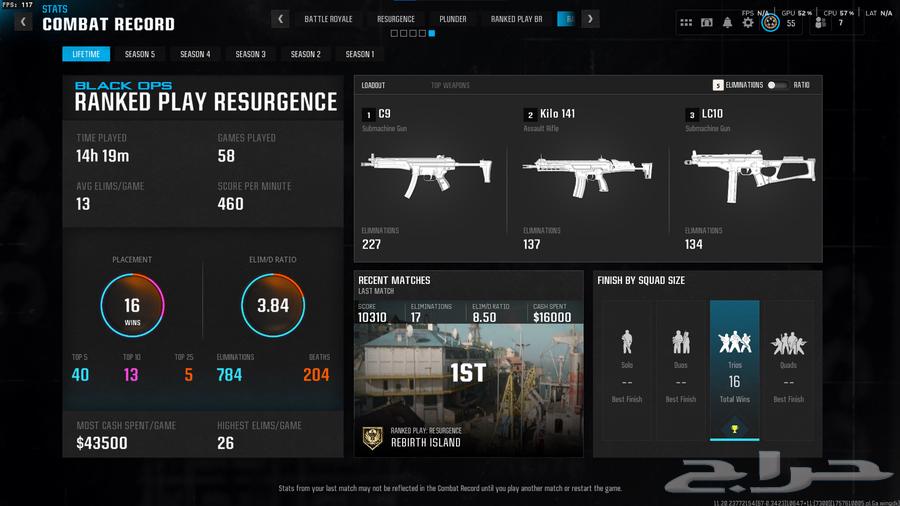Select the Plunder mode tab
The width and height of the screenshot is (900, 506).
tap(452, 19)
